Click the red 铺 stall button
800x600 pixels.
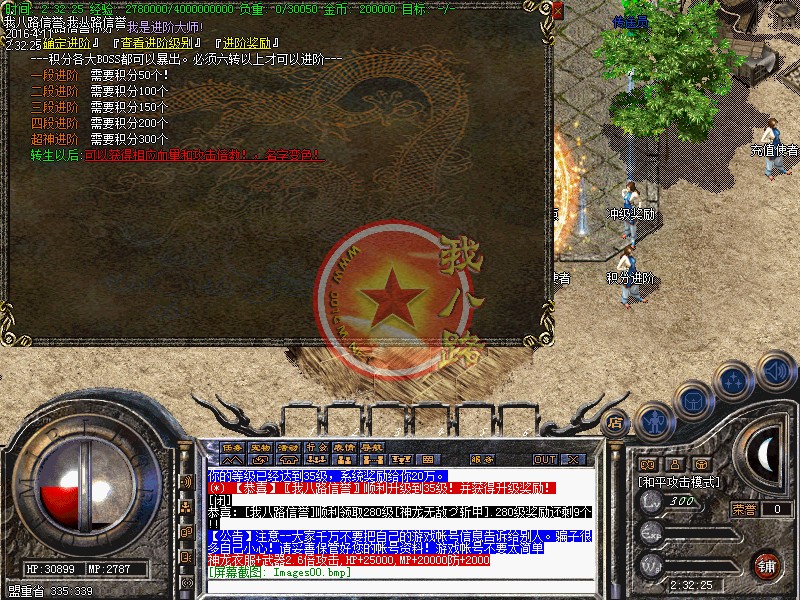[767, 564]
